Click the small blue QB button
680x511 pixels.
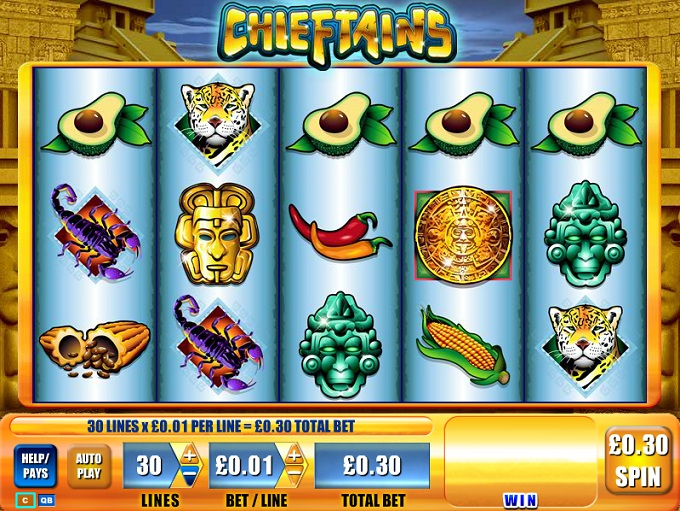(46, 499)
